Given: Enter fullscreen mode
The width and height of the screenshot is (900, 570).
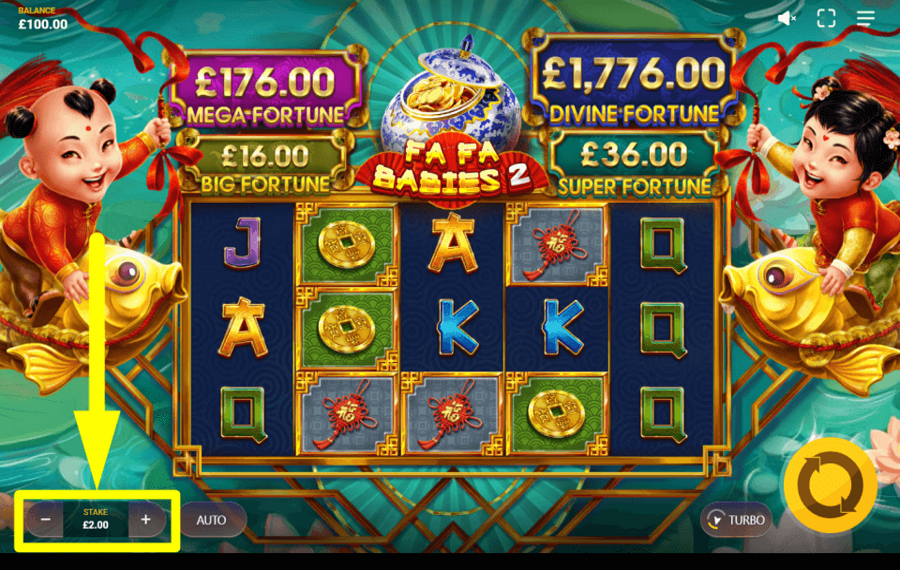Looking at the screenshot, I should (826, 18).
